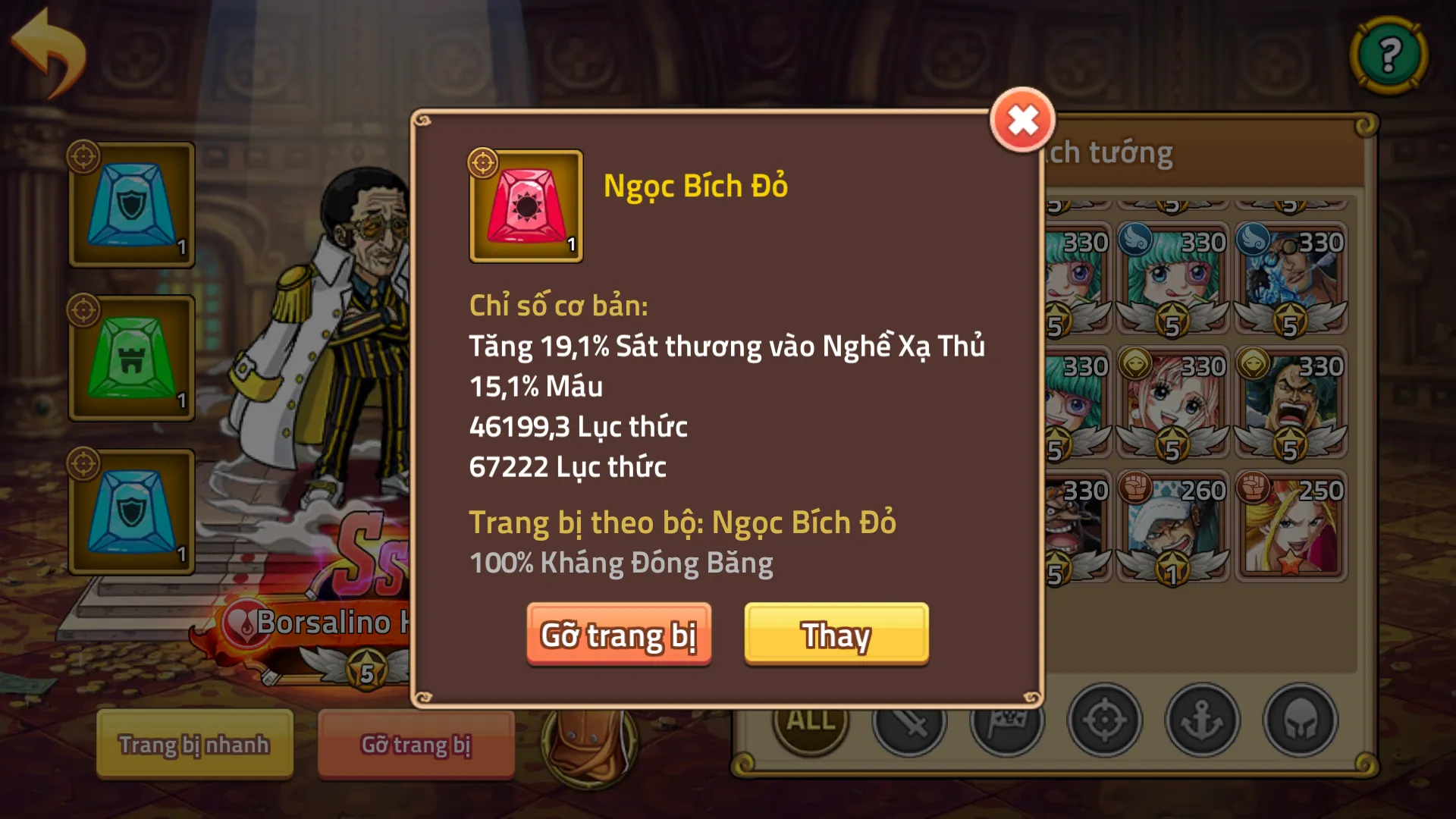Image resolution: width=1456 pixels, height=819 pixels.
Task: Open the help question mark button
Action: tap(1390, 55)
